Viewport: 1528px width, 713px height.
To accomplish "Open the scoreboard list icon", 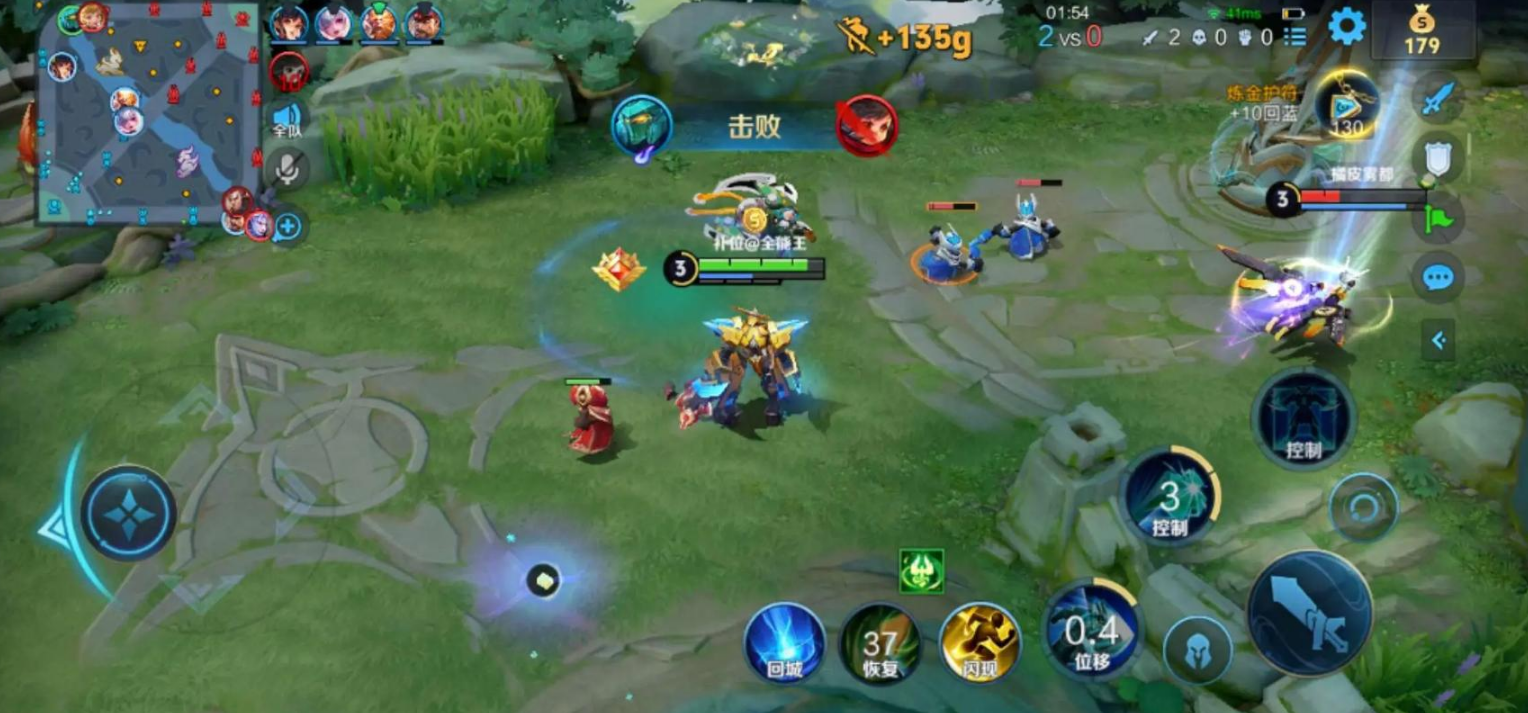I will pos(1295,37).
